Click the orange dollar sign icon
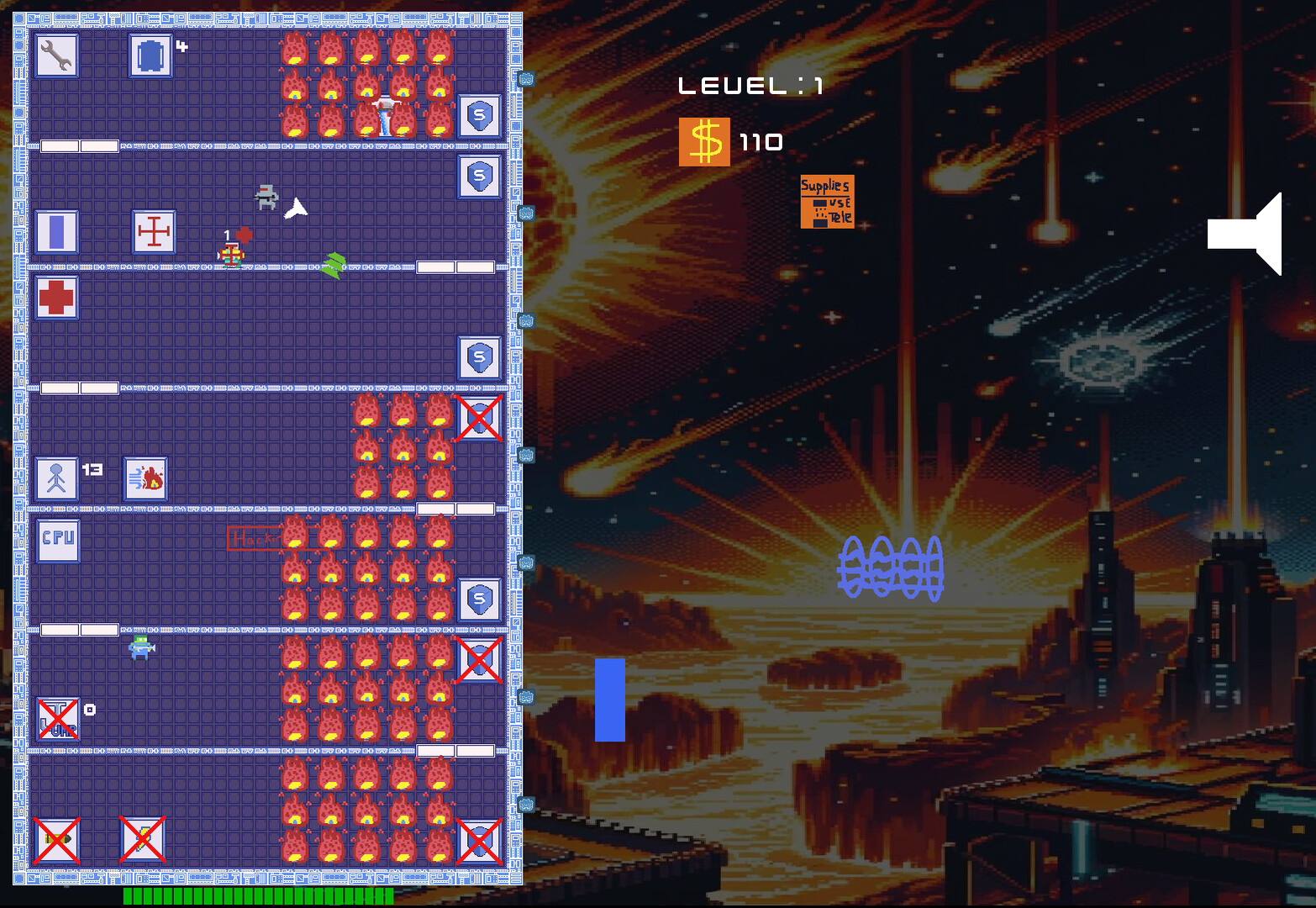The image size is (1316, 908). click(704, 140)
